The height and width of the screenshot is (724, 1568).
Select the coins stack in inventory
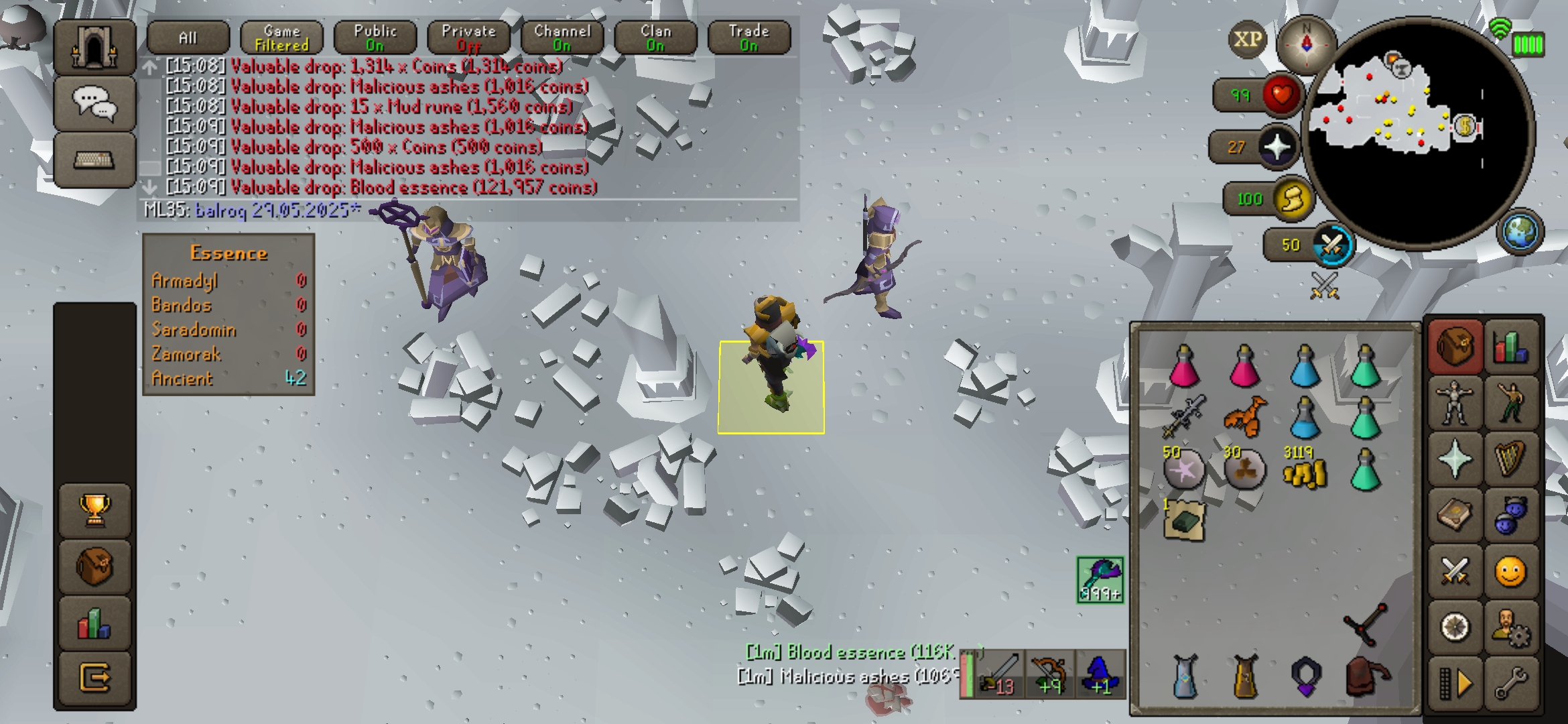click(1303, 471)
